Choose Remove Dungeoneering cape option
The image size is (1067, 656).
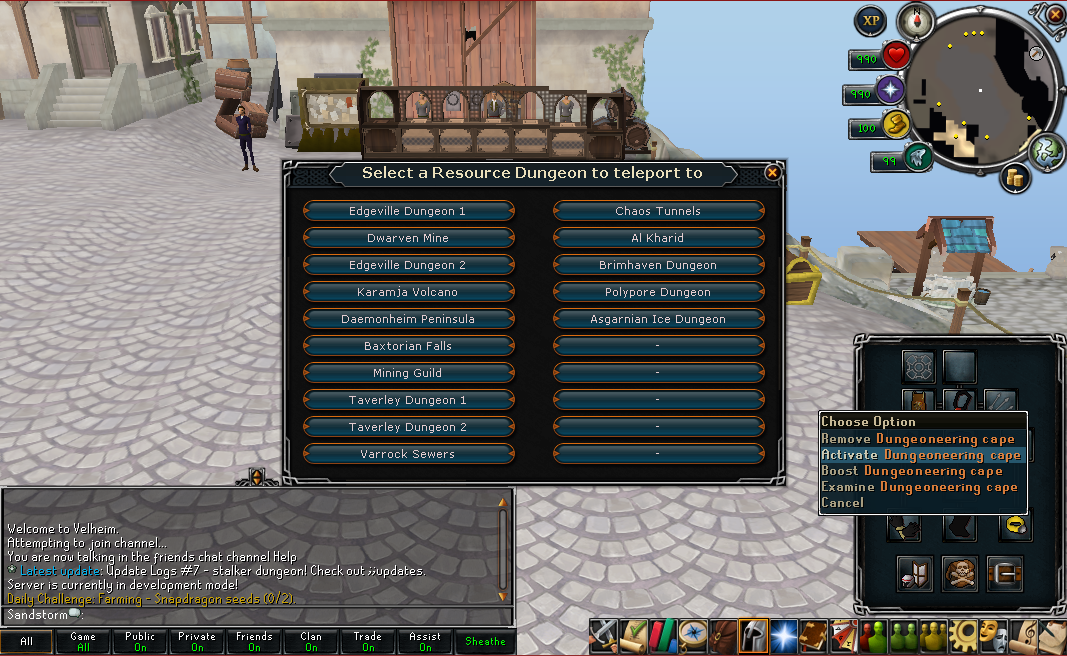pos(917,439)
